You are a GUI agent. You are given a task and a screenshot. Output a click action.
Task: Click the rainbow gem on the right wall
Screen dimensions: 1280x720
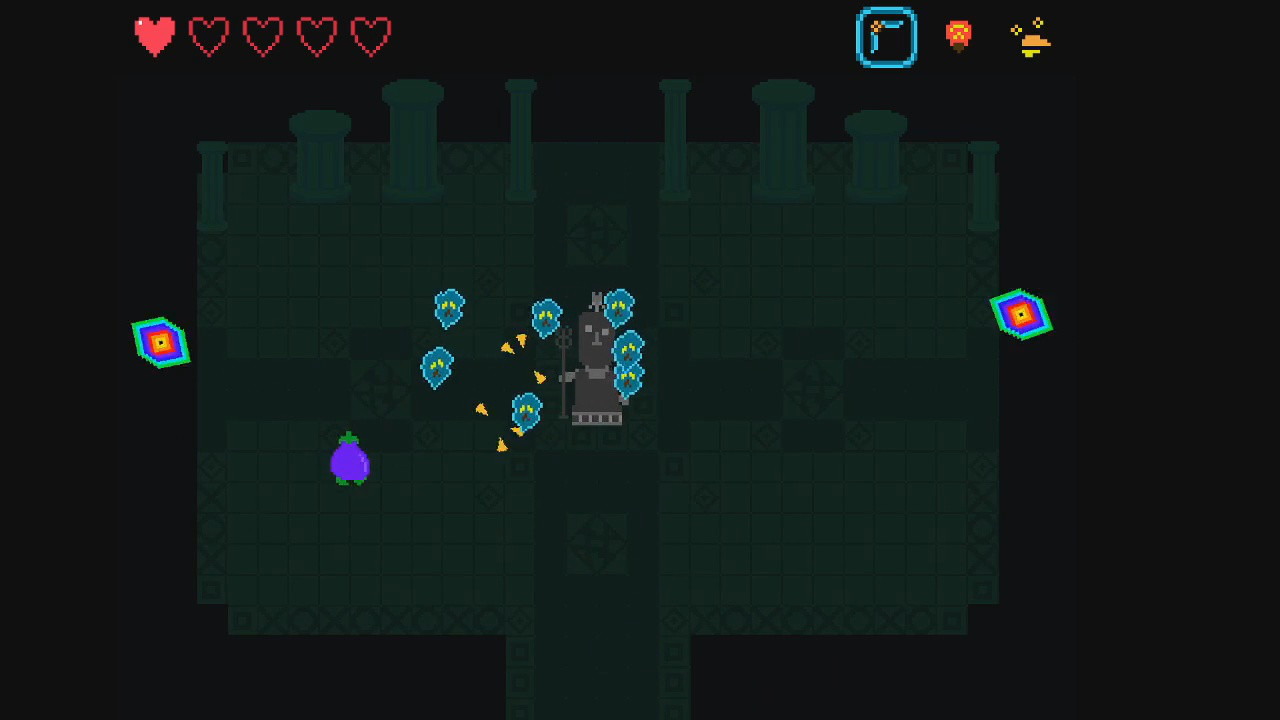pos(1020,315)
